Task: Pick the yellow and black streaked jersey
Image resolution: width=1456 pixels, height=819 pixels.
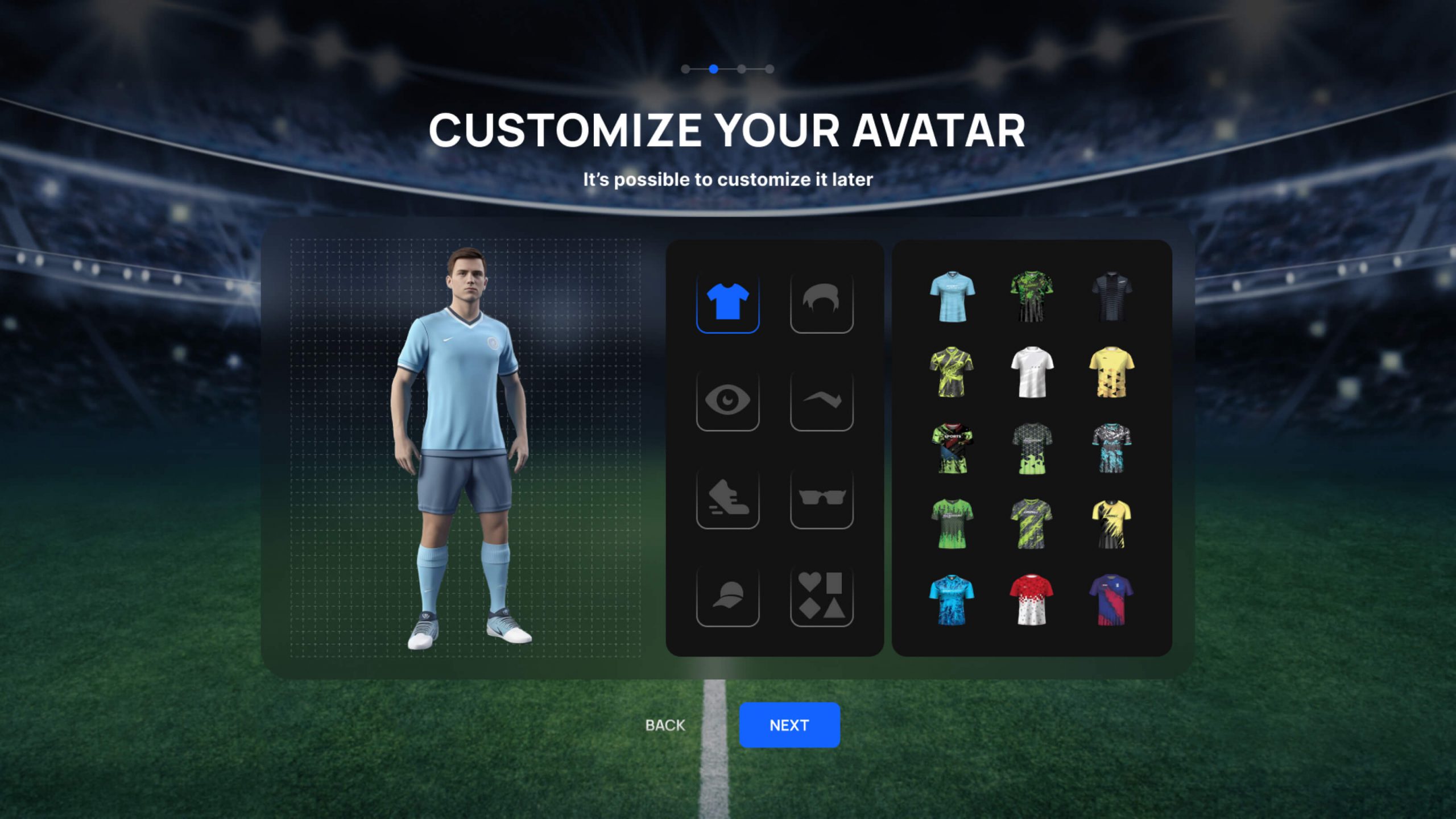Action: coord(1111,524)
